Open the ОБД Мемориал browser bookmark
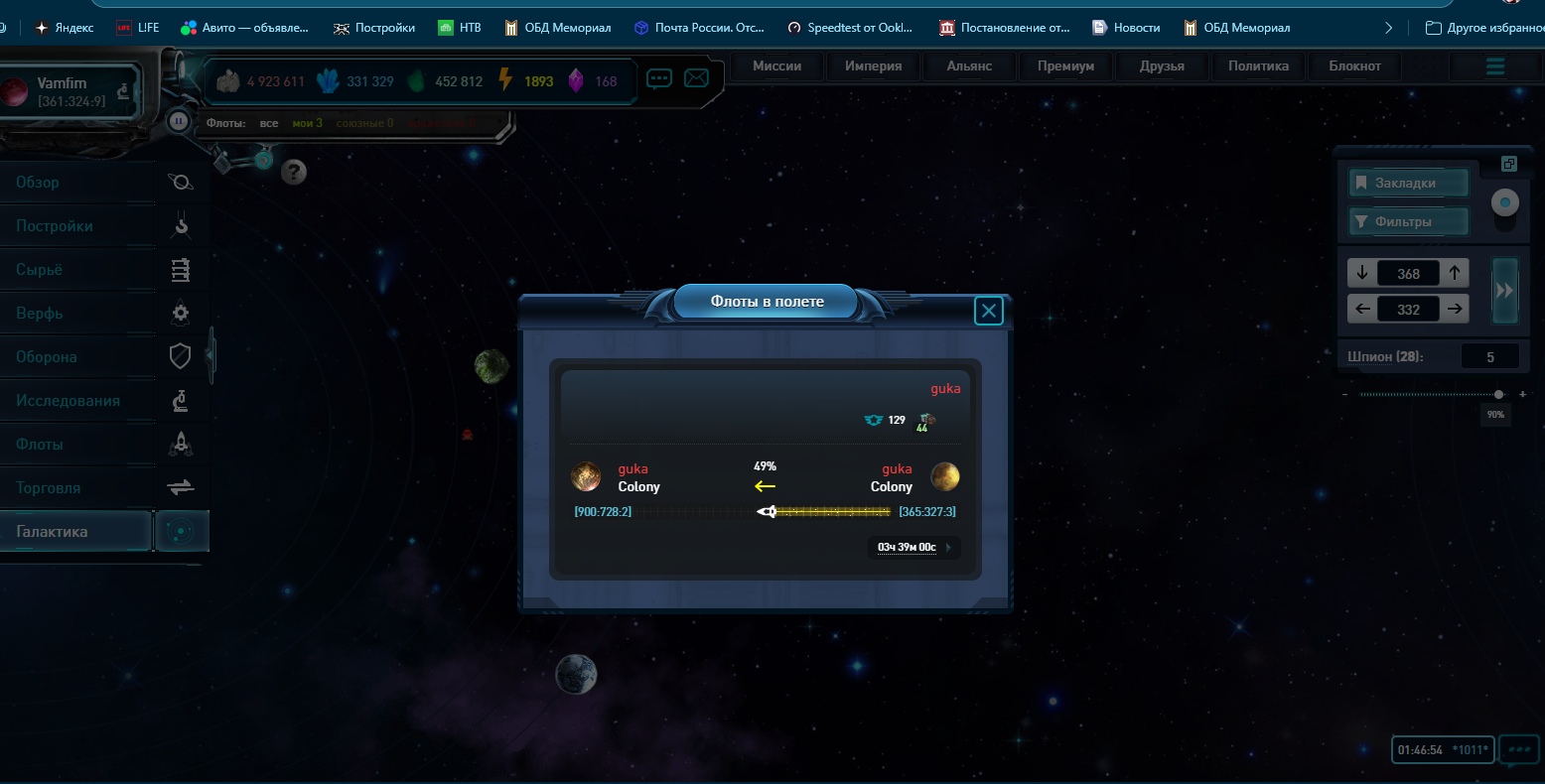Viewport: 1545px width, 784px height. tap(557, 28)
